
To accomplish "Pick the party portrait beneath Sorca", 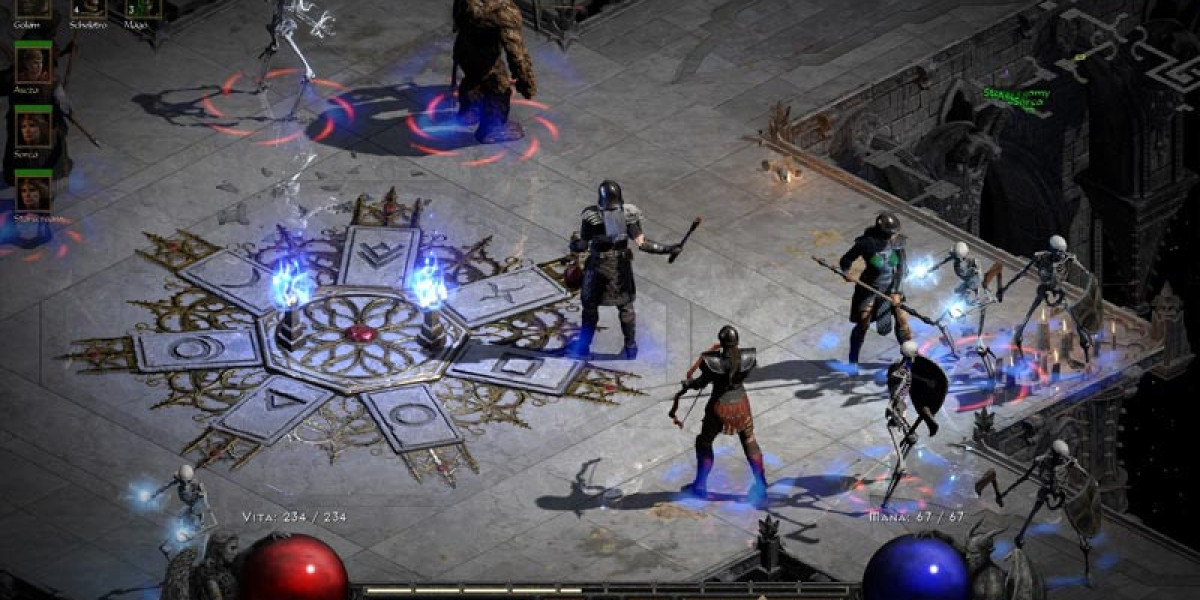I will (33, 190).
